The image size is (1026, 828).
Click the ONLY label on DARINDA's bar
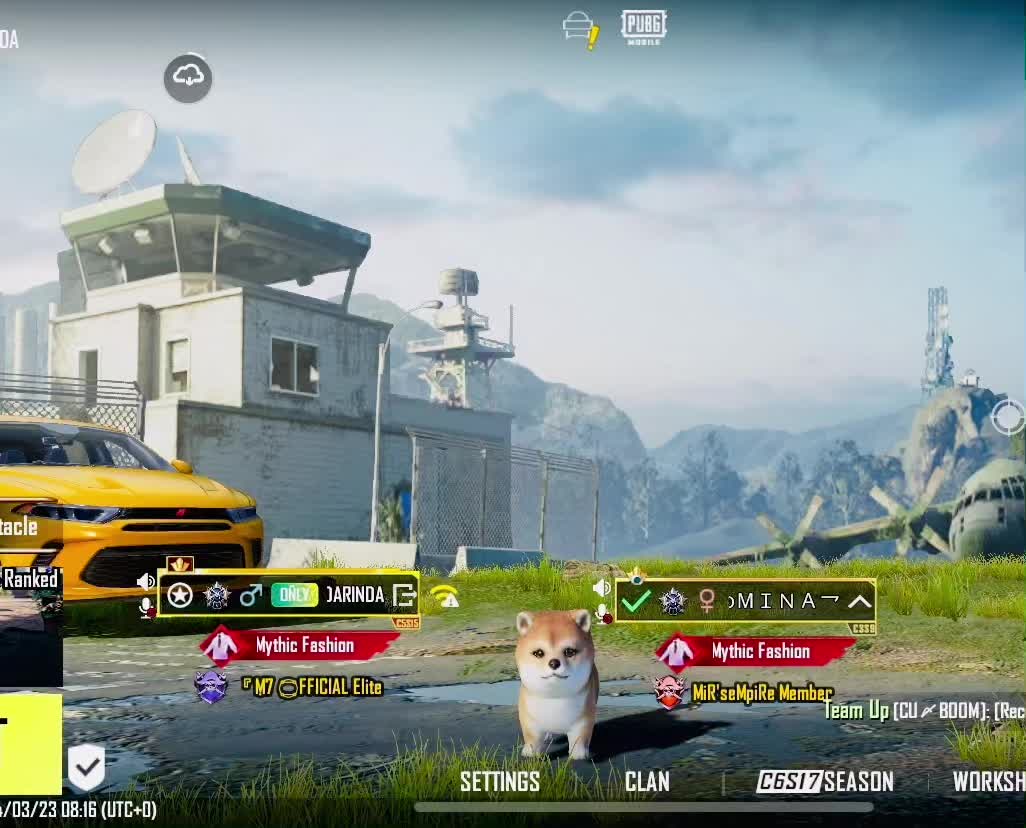click(x=294, y=595)
